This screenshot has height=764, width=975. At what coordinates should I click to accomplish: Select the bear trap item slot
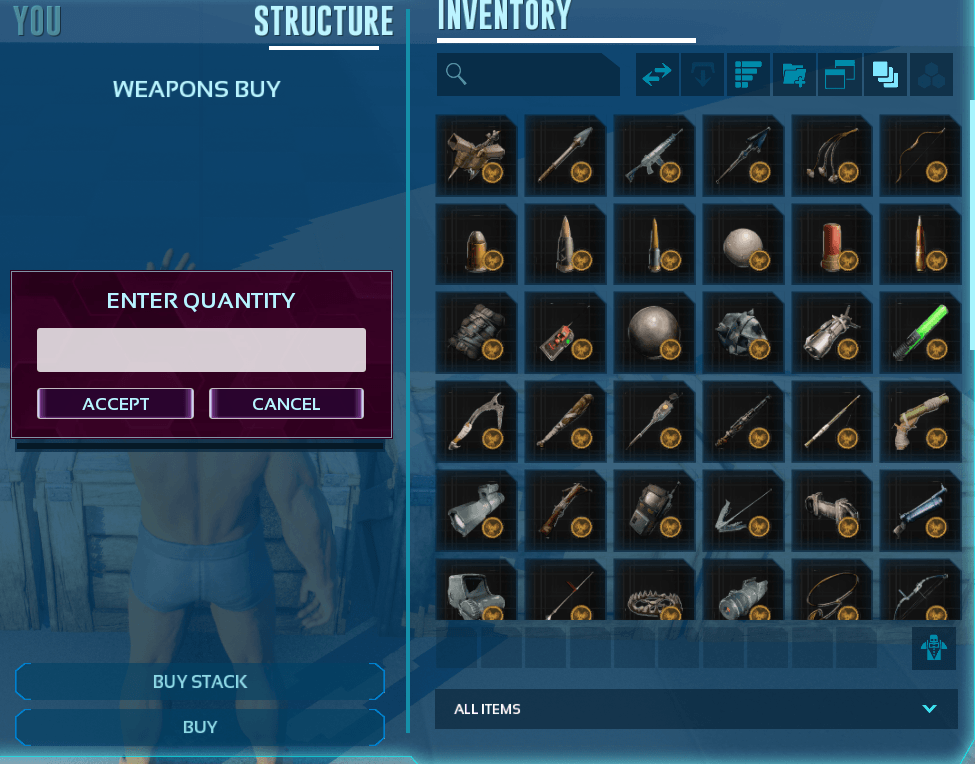point(654,596)
